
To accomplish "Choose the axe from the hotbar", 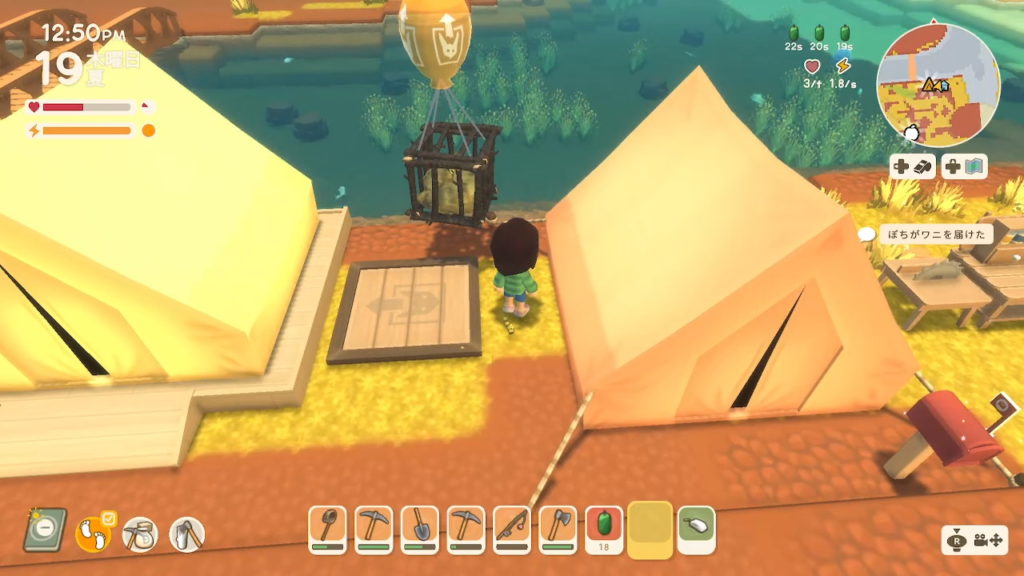I will (559, 527).
